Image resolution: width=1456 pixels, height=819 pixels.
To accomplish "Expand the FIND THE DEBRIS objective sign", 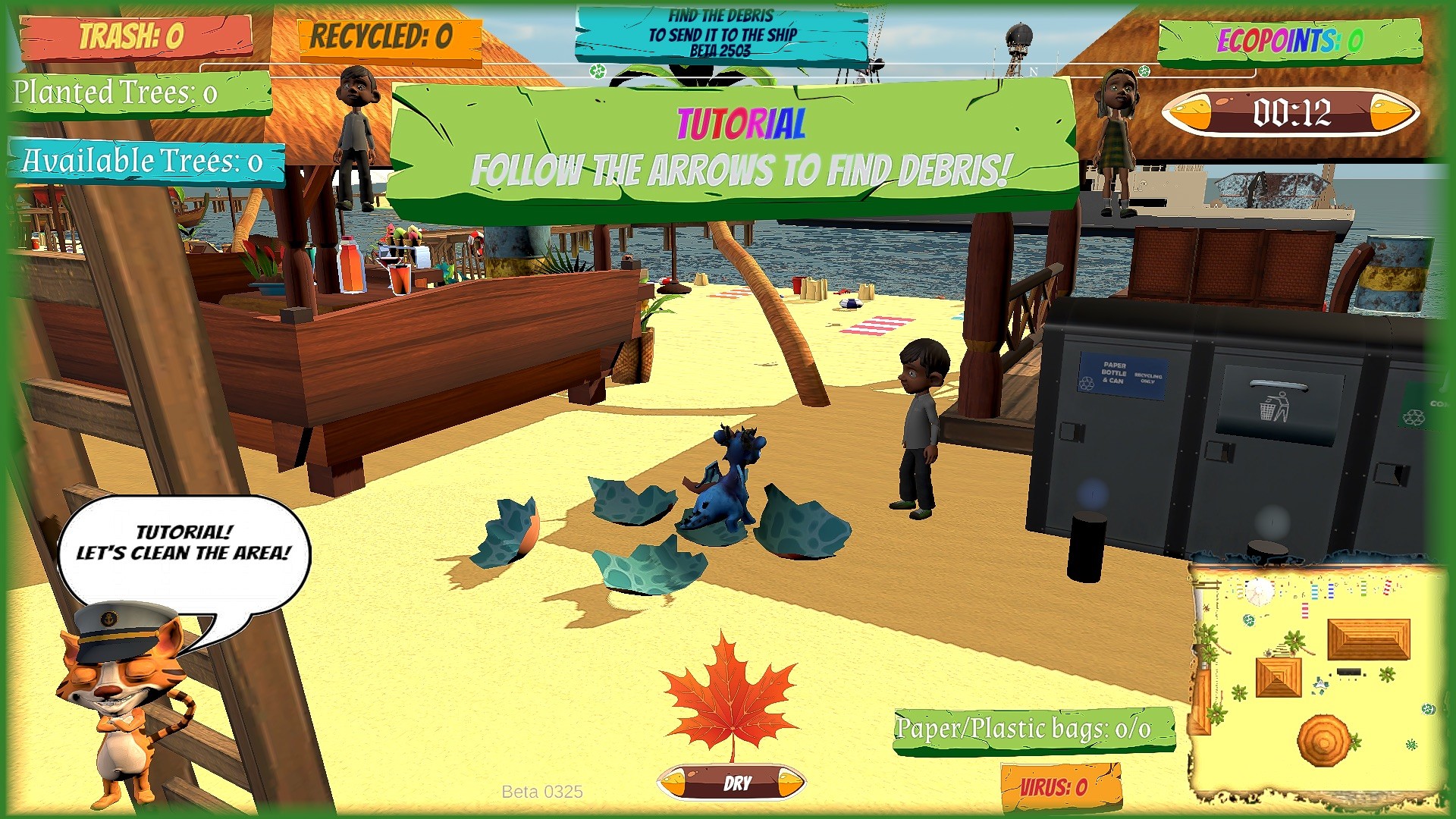I will (x=722, y=32).
